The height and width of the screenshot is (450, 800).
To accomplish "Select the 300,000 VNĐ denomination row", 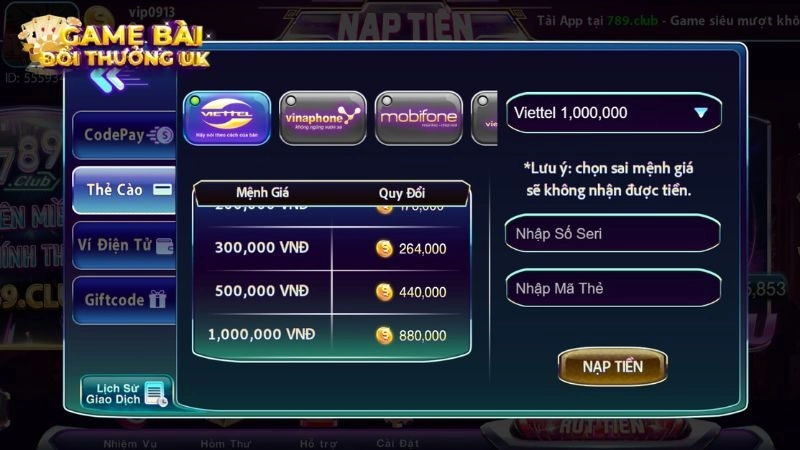I will click(330, 249).
